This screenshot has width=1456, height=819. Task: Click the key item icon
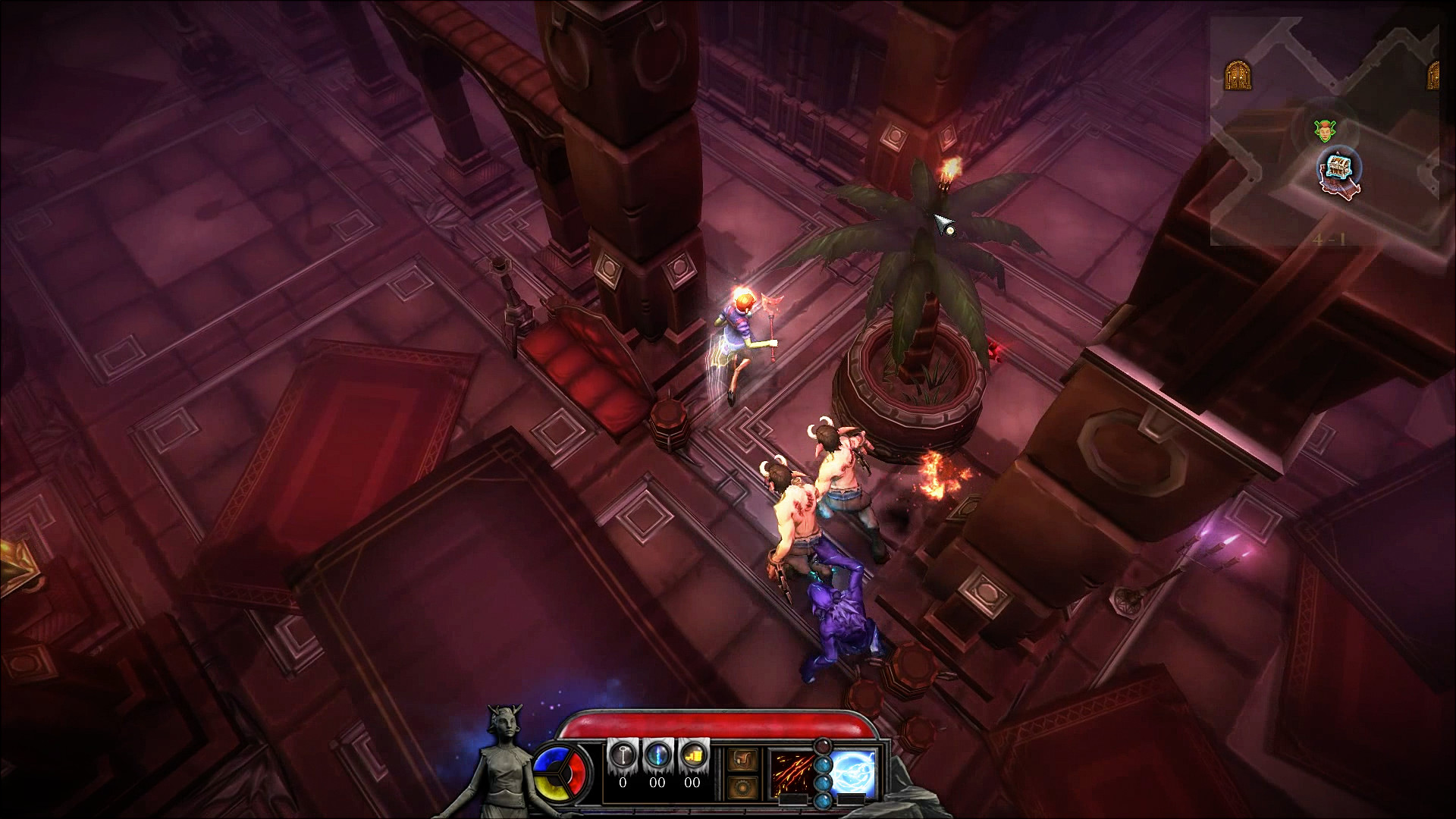[x=622, y=756]
